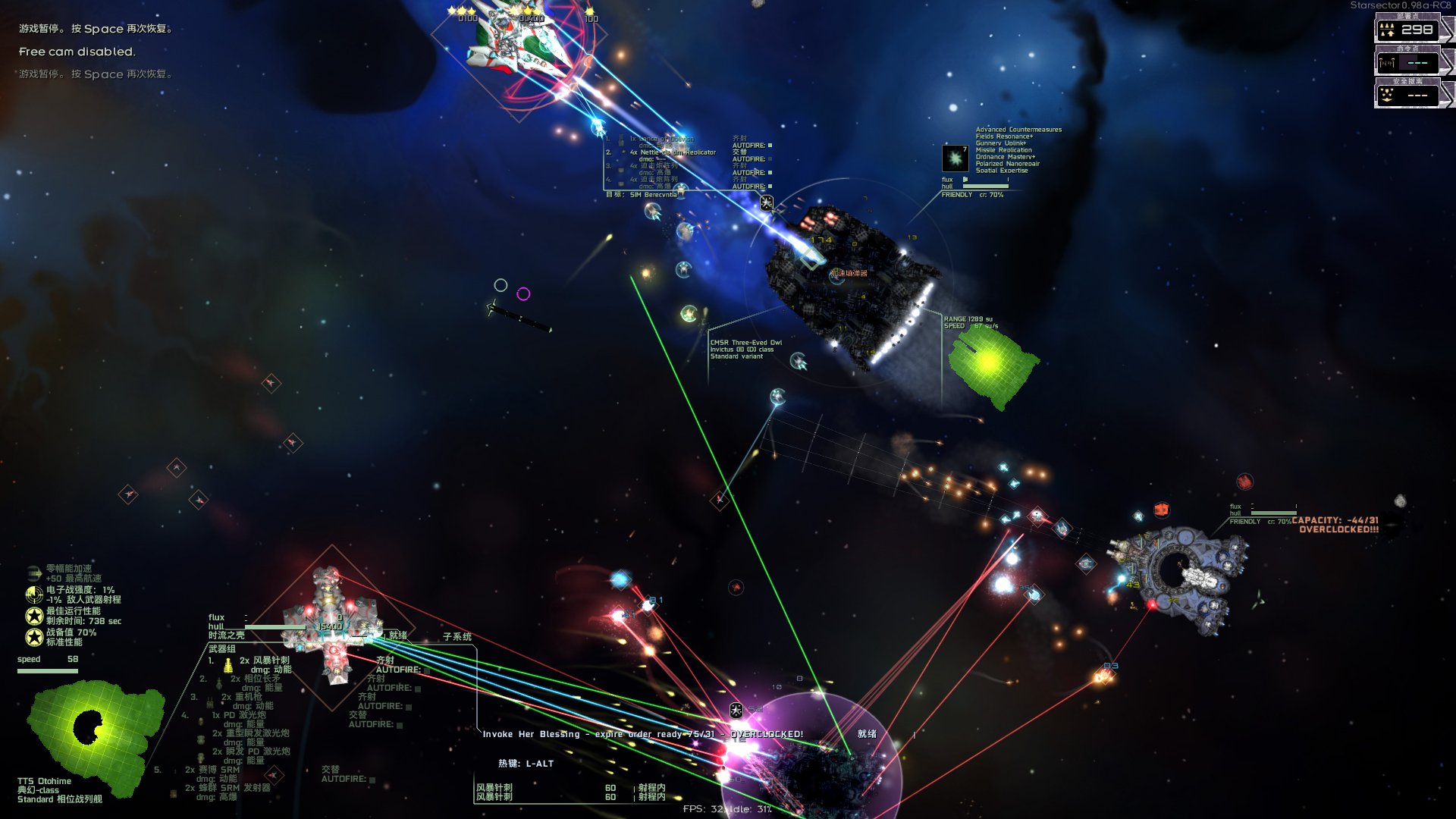The image size is (1456, 819).
Task: Open the command points panel
Action: (1407, 62)
